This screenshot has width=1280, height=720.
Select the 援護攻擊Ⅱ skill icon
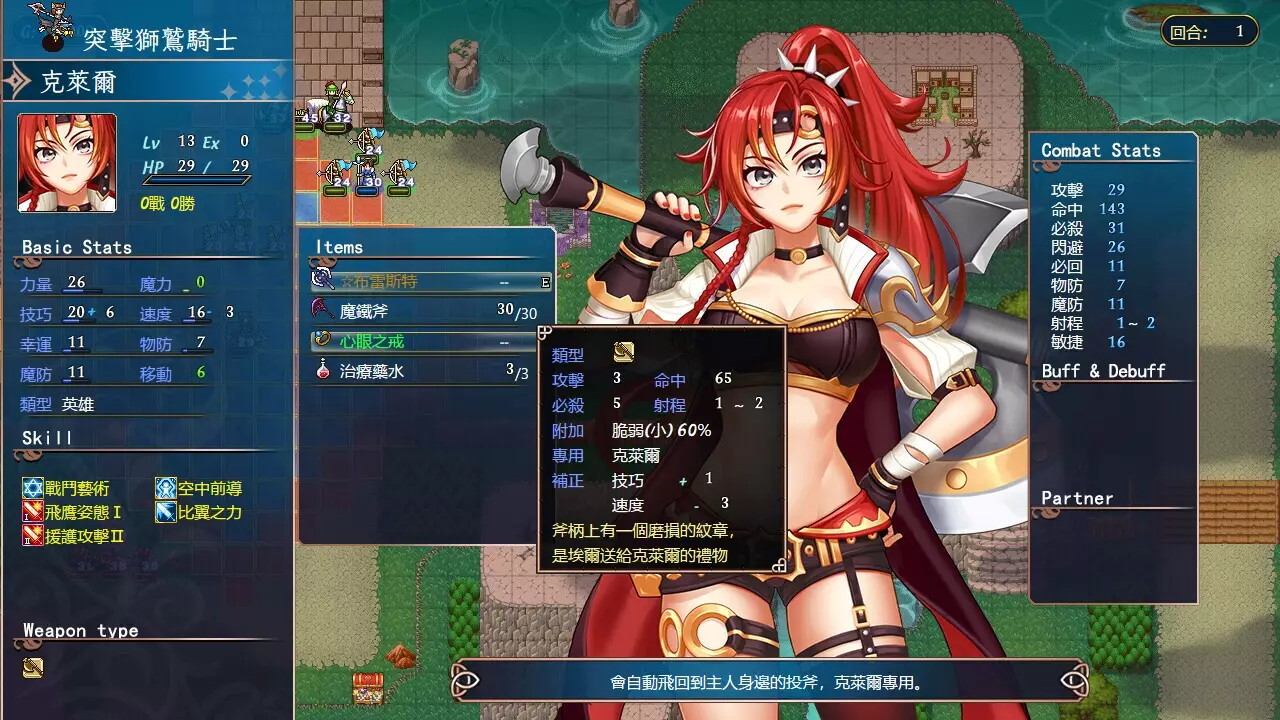coord(34,533)
